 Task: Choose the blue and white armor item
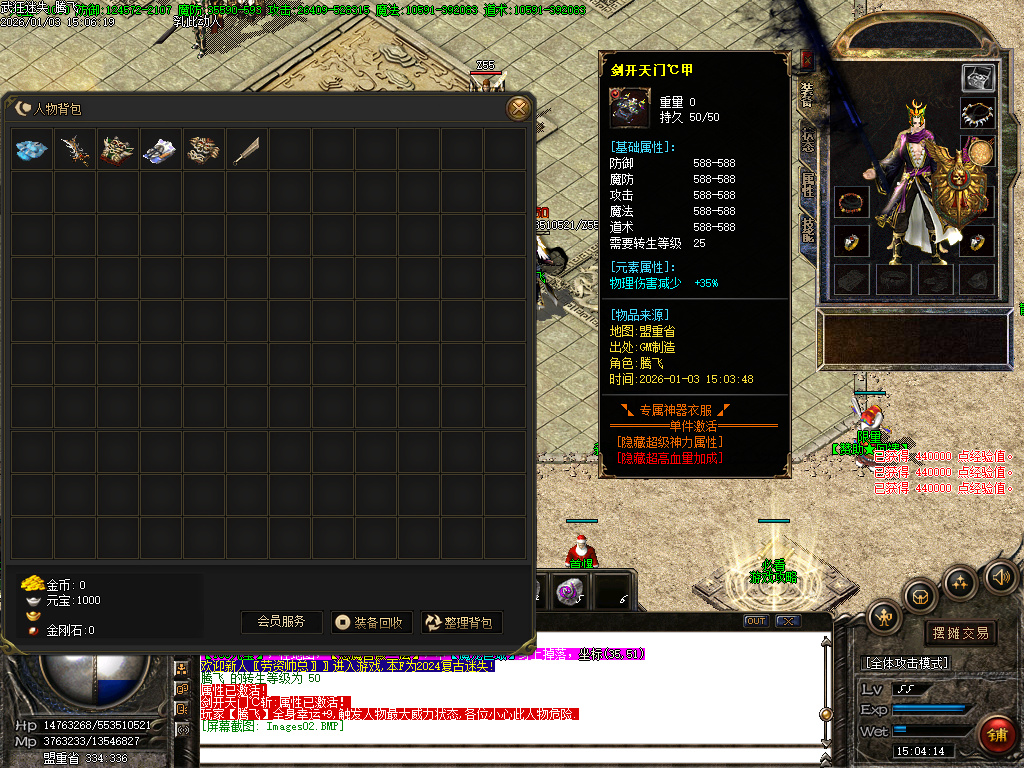(x=161, y=150)
